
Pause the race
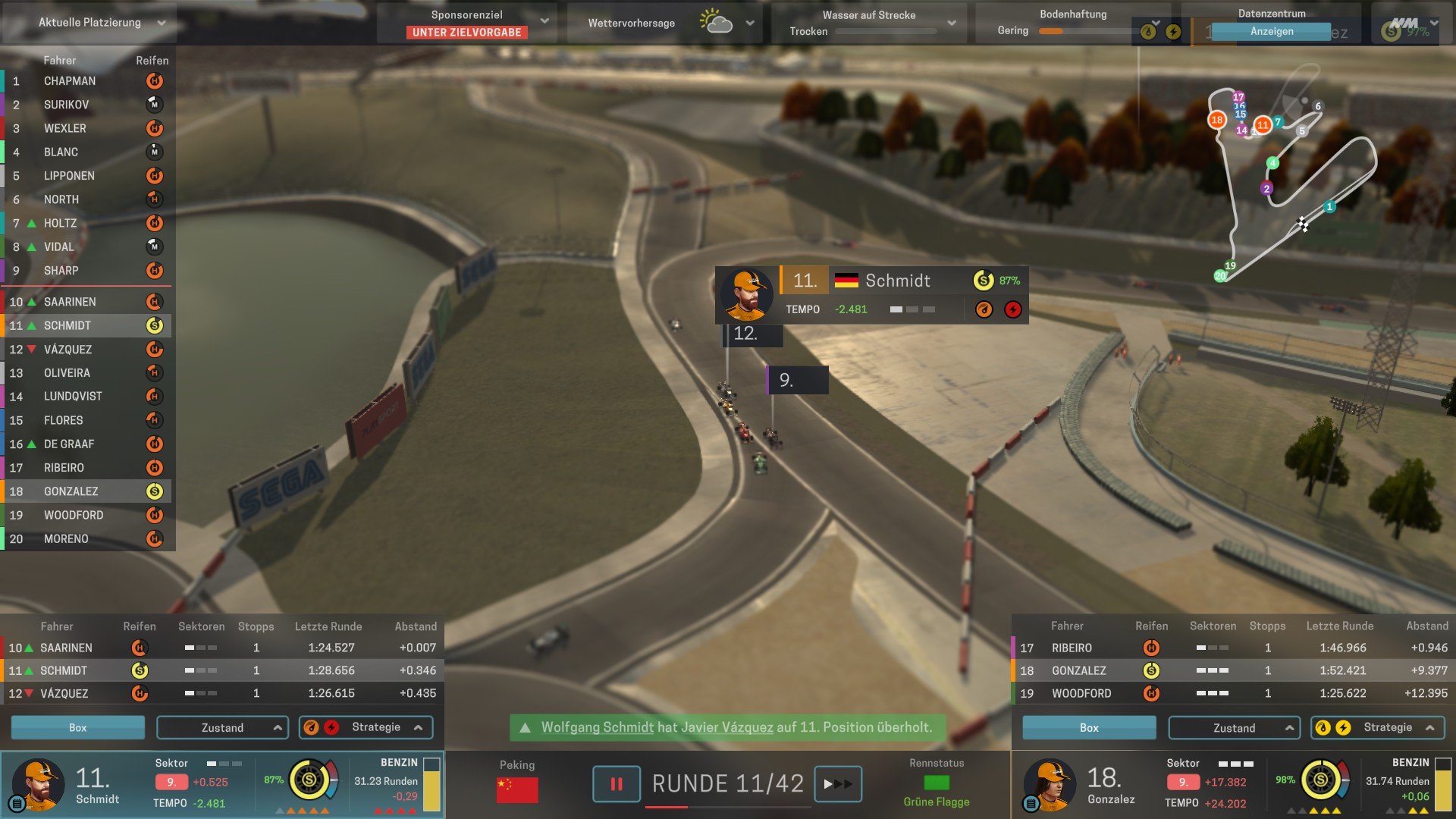pyautogui.click(x=616, y=784)
